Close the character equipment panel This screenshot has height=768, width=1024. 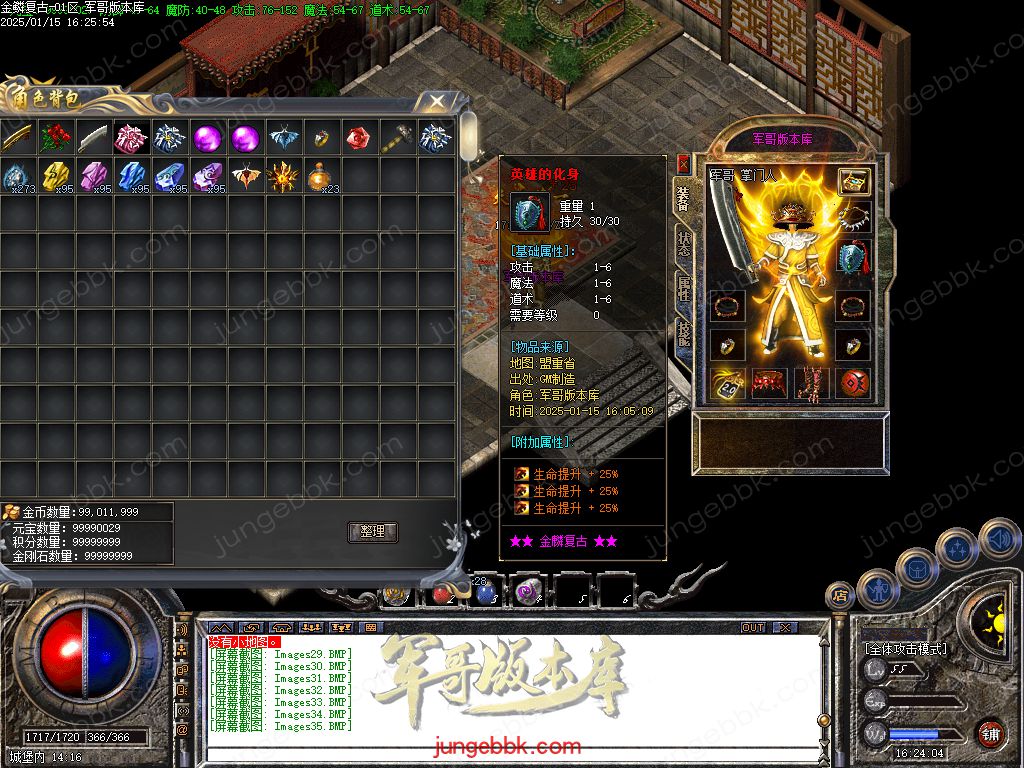click(x=683, y=162)
